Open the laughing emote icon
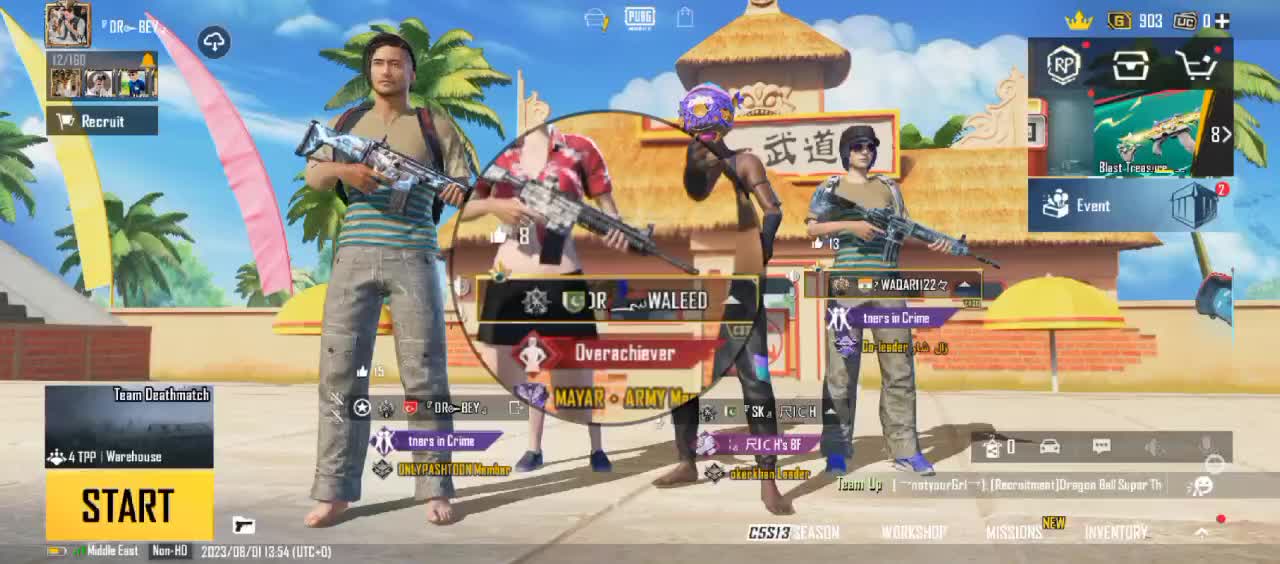 click(x=1204, y=485)
